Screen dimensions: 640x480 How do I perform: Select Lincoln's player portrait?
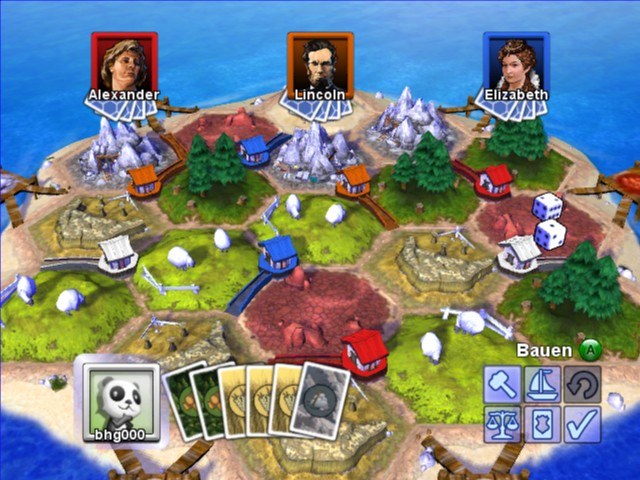pos(320,66)
